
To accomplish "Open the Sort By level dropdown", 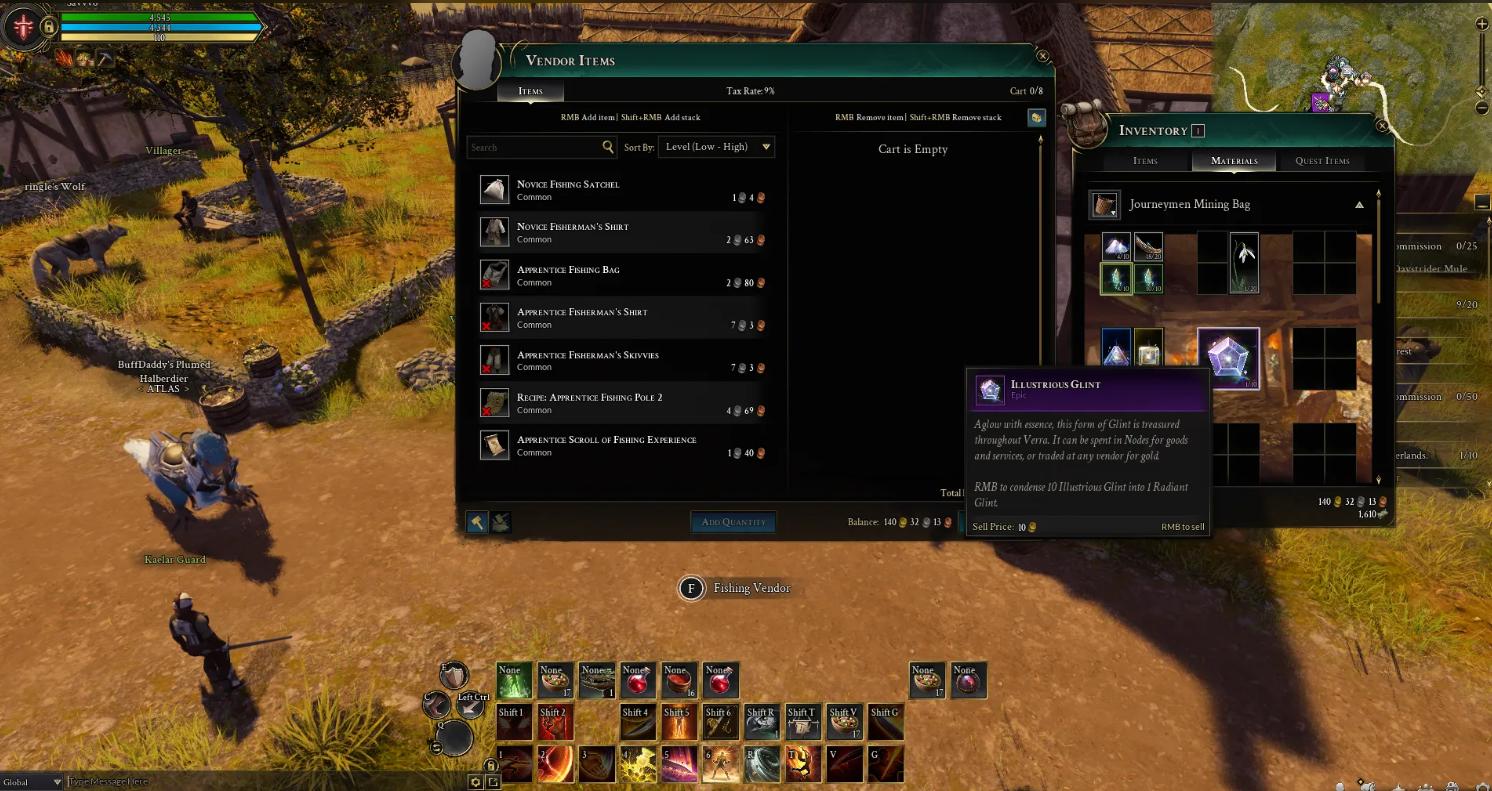I will coord(717,147).
